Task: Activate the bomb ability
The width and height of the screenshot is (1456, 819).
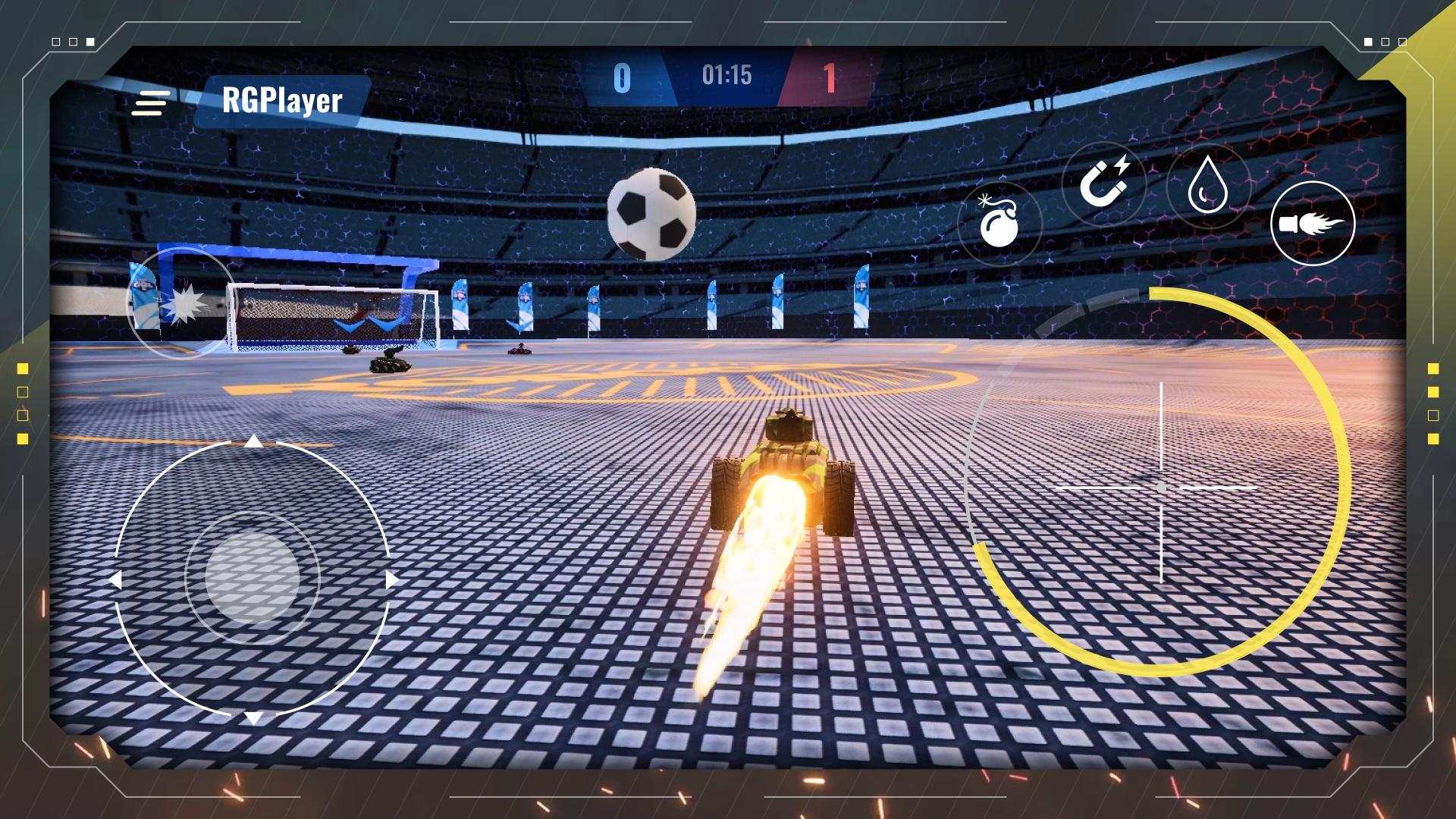Action: (x=999, y=224)
